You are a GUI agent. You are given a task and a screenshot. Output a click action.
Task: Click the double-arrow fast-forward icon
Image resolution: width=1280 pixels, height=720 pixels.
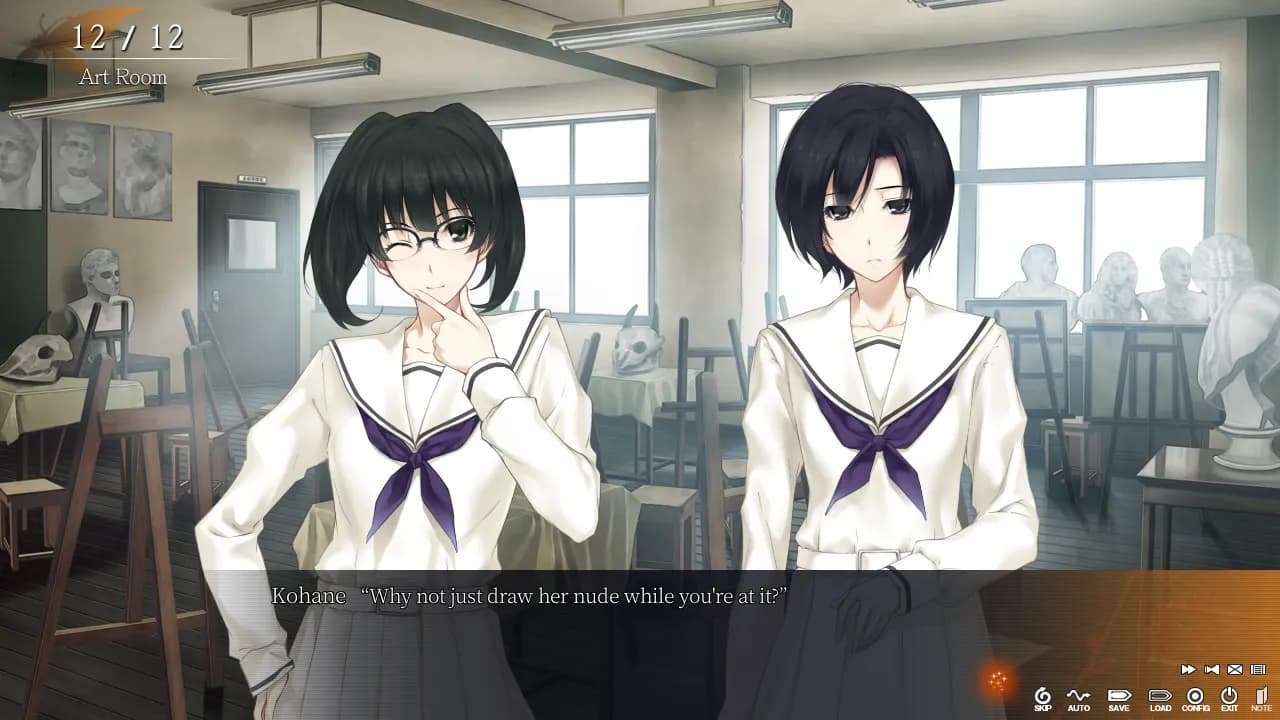(1188, 669)
